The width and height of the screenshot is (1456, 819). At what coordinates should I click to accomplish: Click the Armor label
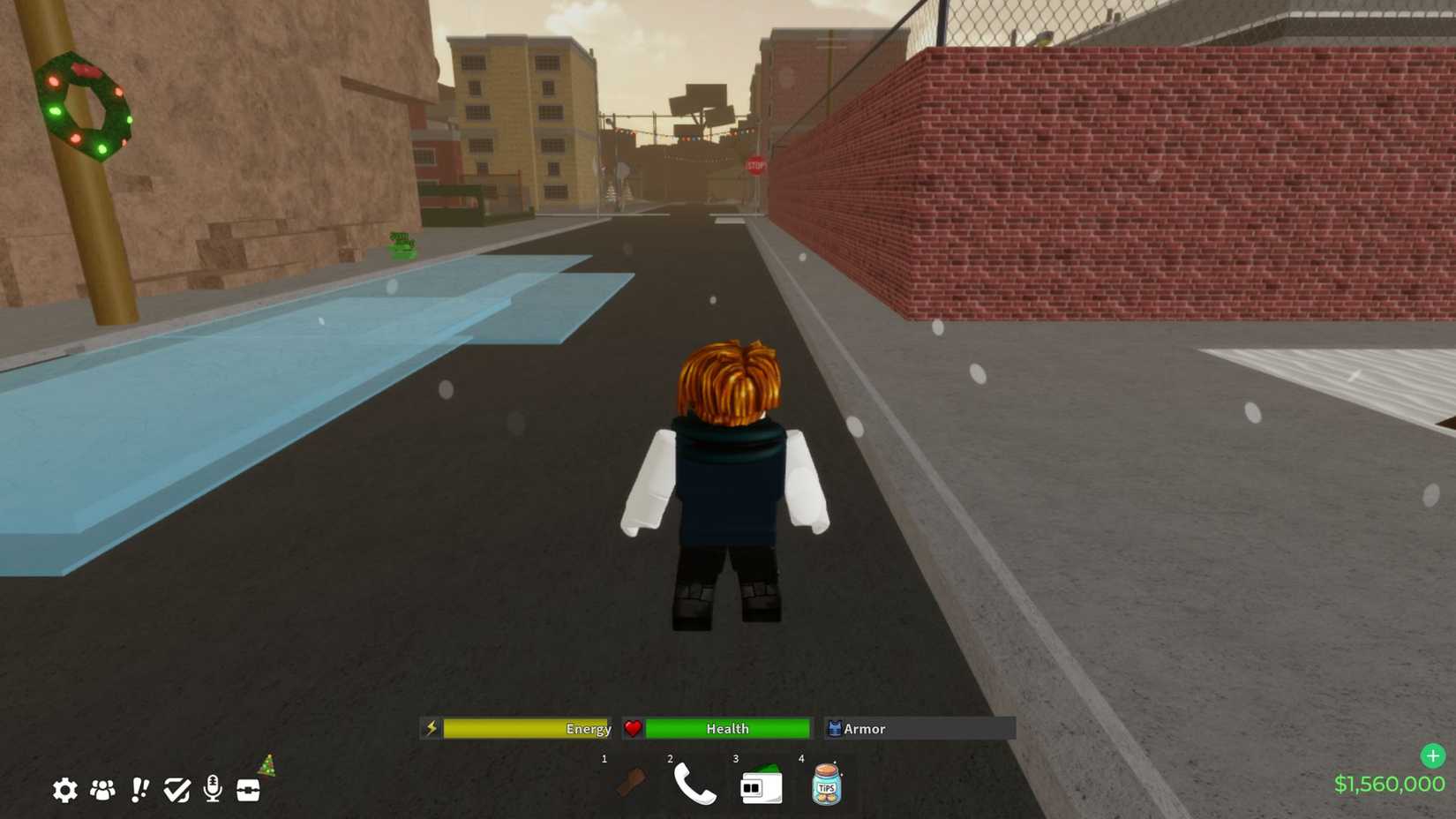864,729
